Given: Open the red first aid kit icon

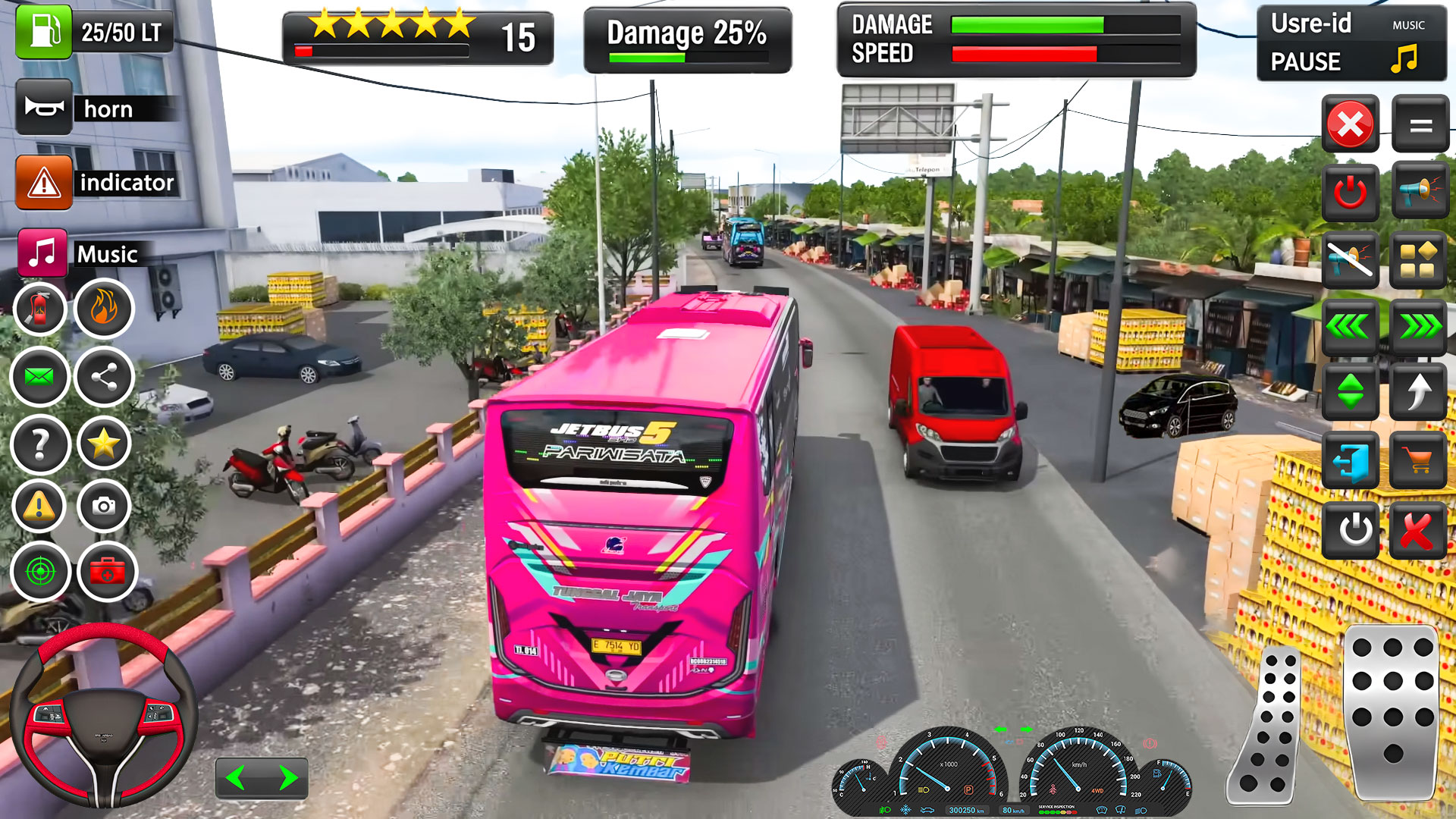Looking at the screenshot, I should [x=107, y=571].
